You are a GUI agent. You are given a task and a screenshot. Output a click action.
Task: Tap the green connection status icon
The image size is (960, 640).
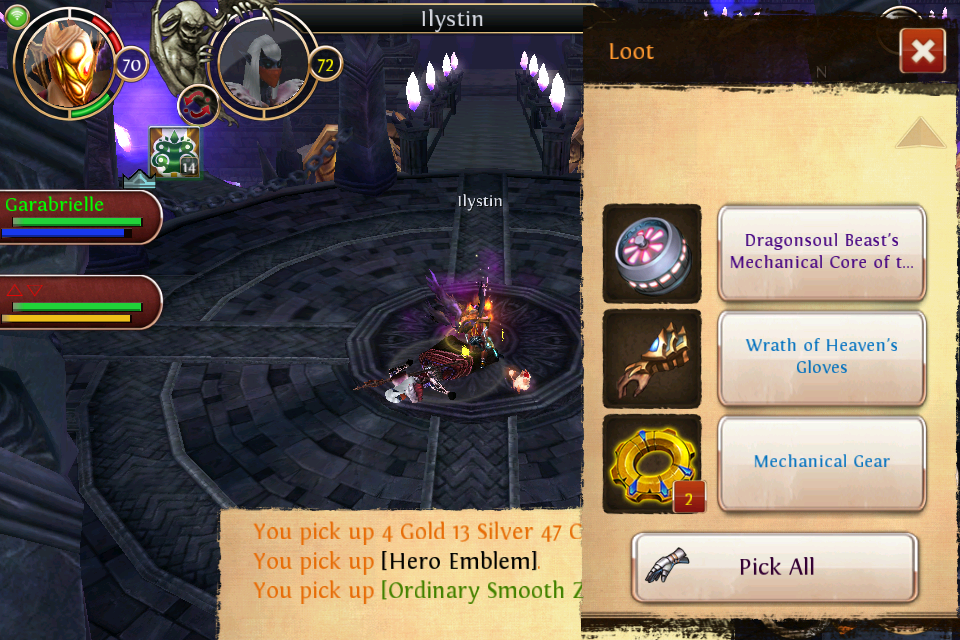(x=18, y=17)
